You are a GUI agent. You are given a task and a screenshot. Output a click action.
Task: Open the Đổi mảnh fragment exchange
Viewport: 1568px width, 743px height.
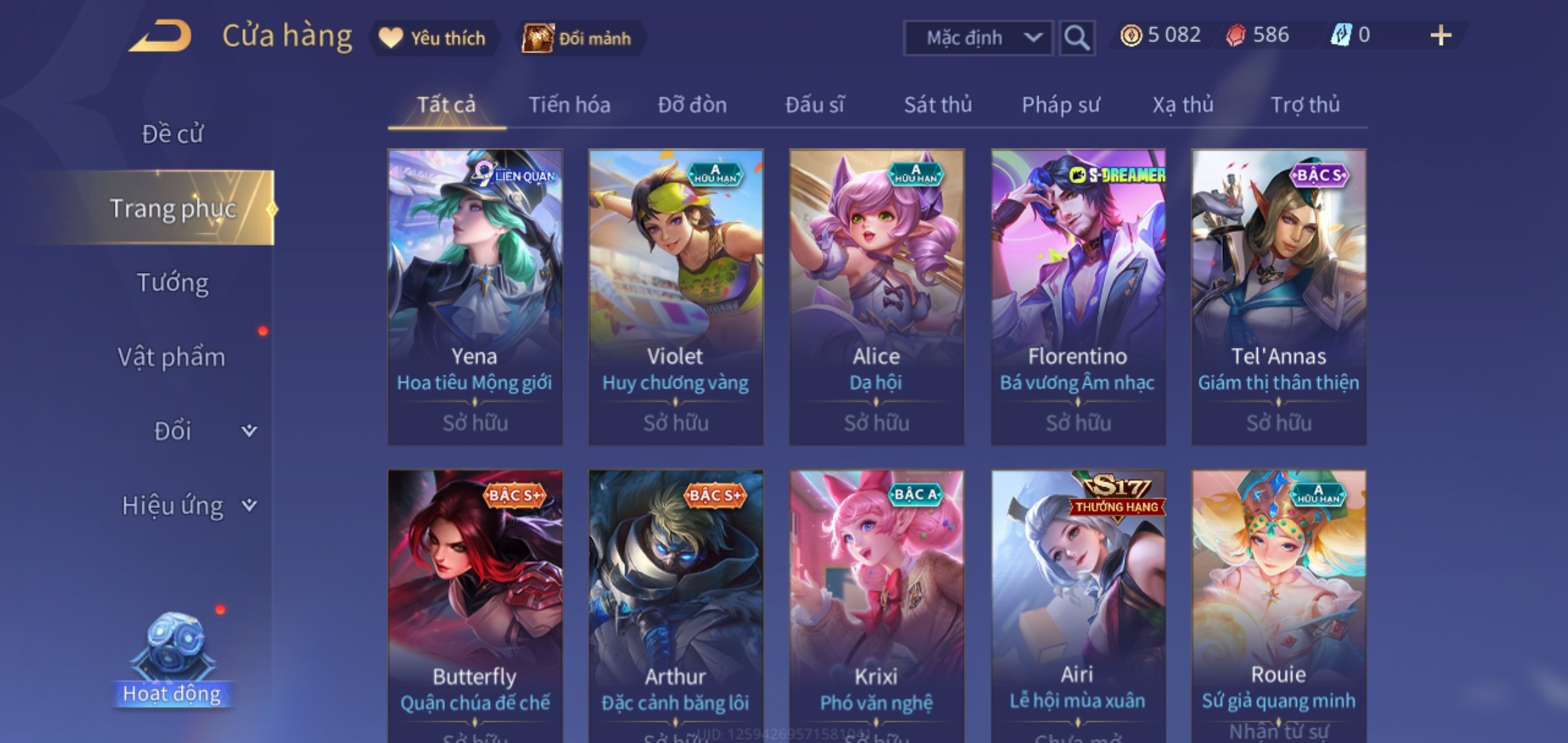pos(578,38)
